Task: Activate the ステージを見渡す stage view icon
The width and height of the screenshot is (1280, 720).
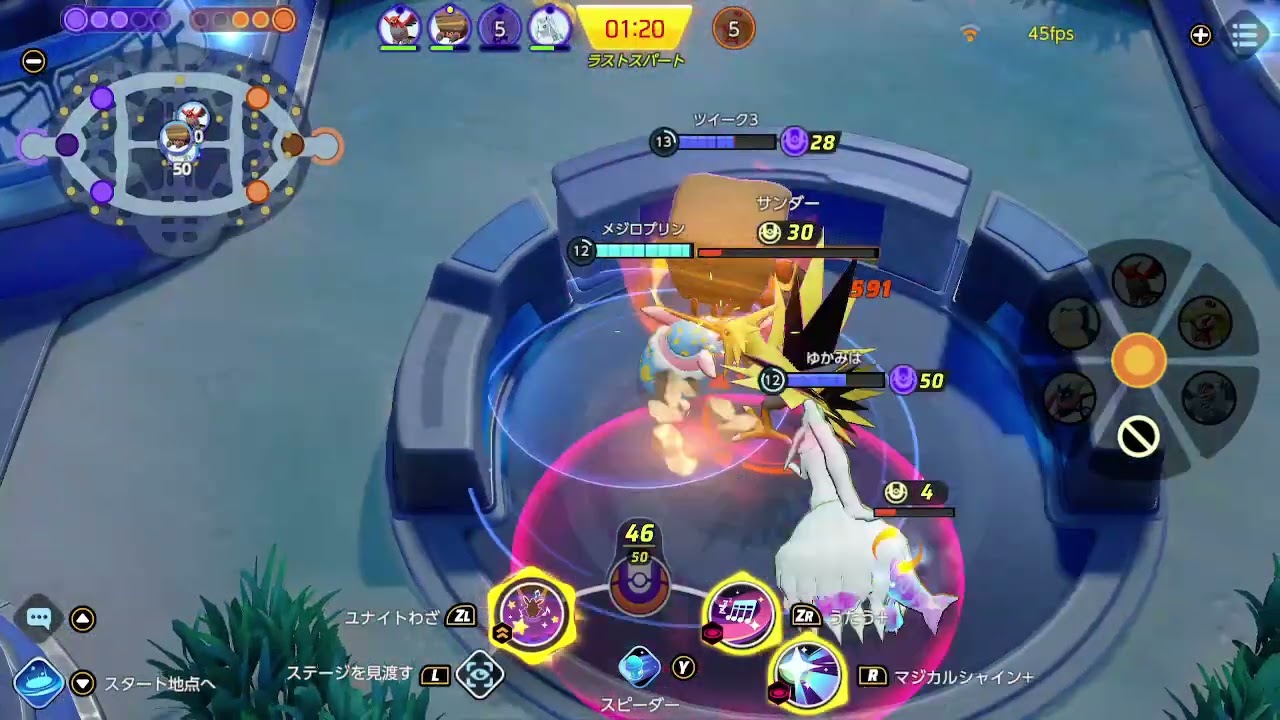Action: [x=479, y=674]
